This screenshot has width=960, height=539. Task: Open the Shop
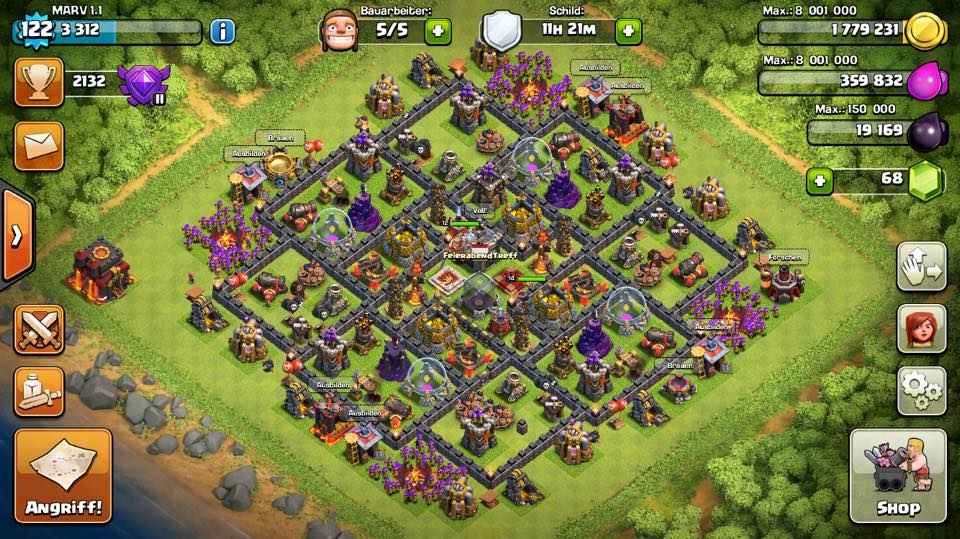[x=897, y=476]
